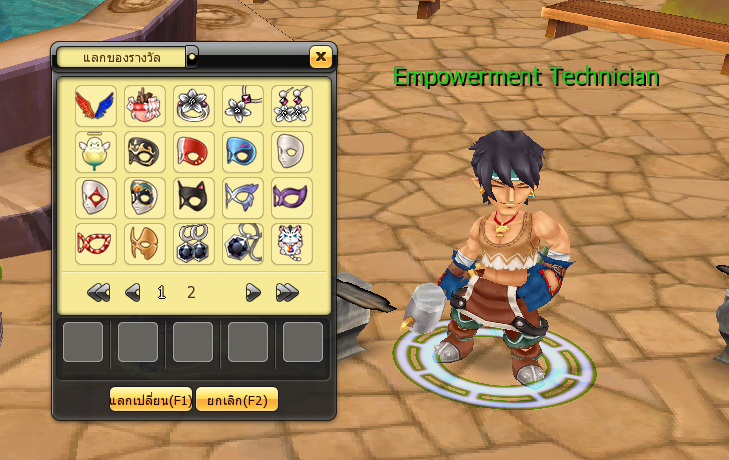Jump to the last page with double arrow
This screenshot has height=460, width=729.
tap(287, 293)
